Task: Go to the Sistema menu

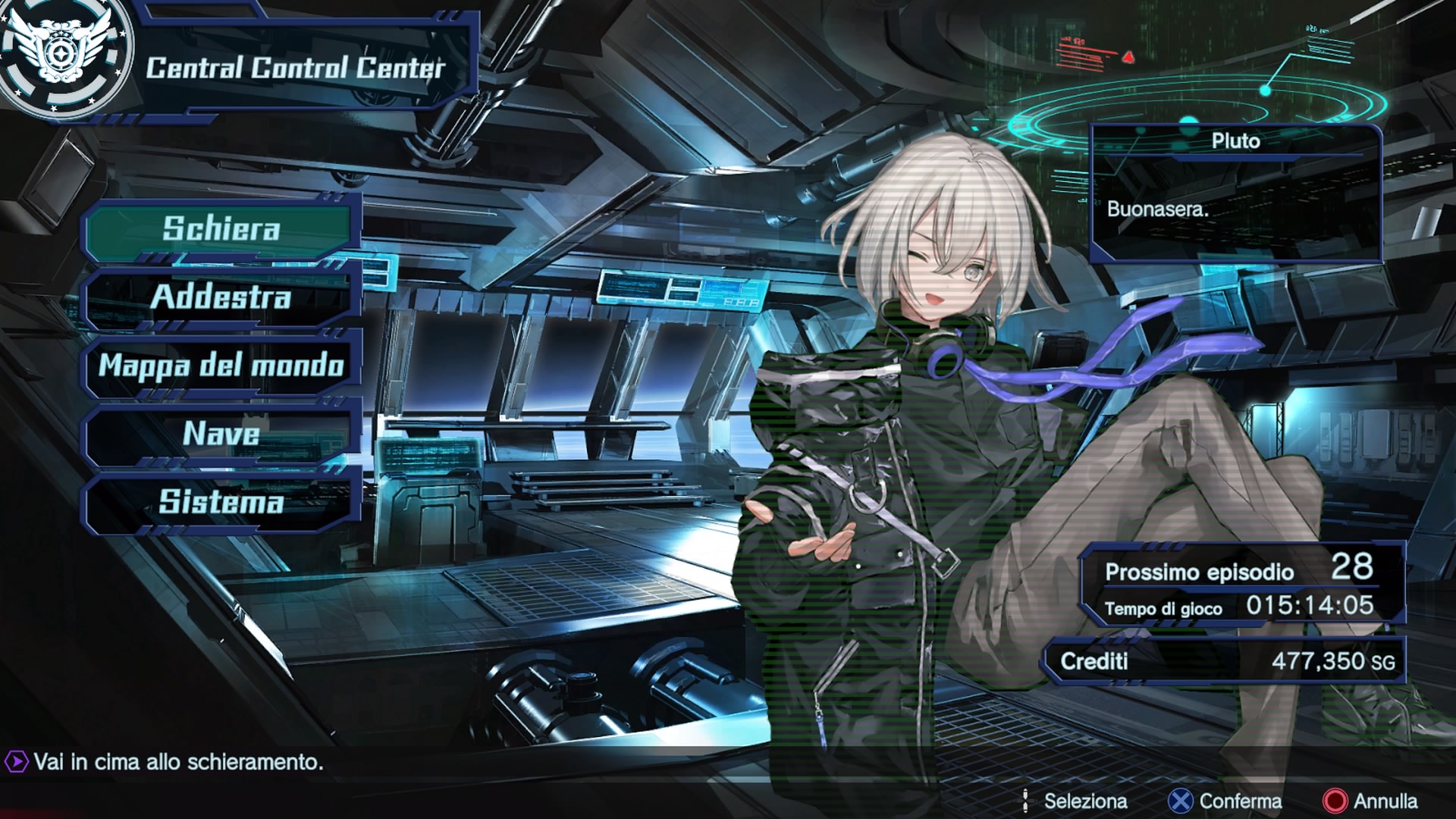Action: coord(221,501)
